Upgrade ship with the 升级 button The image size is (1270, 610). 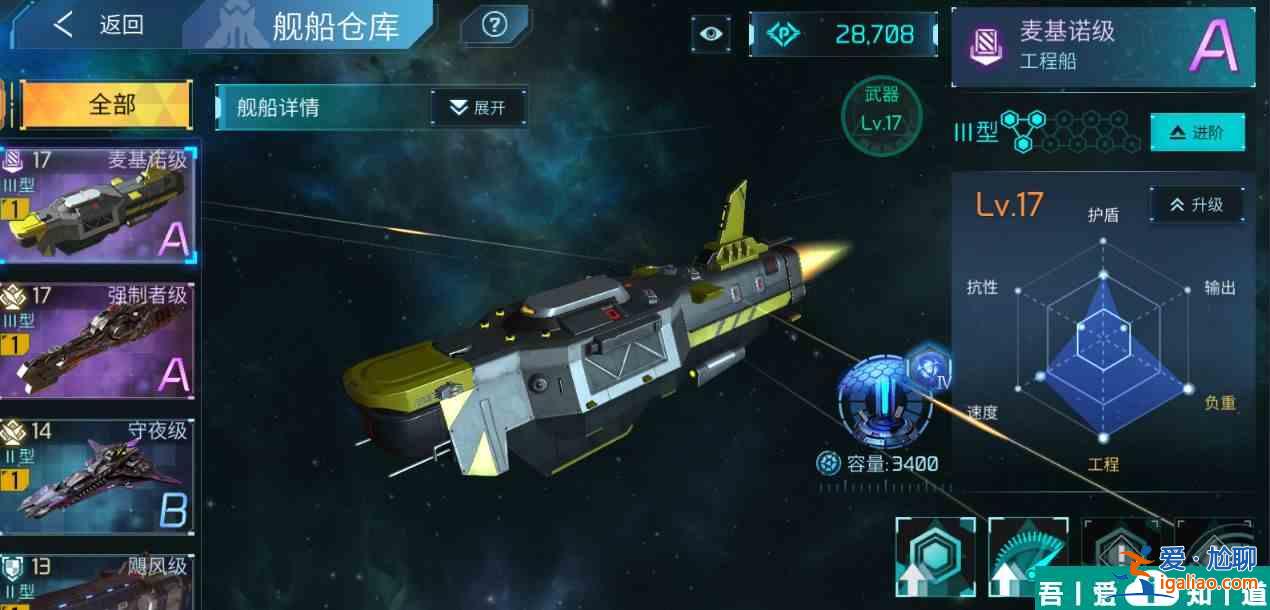[x=1196, y=204]
